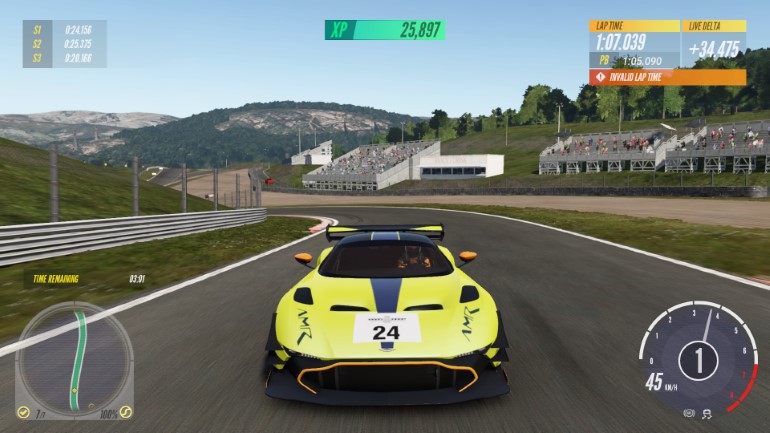Toggle the traction control skidding-car icon

[706, 412]
